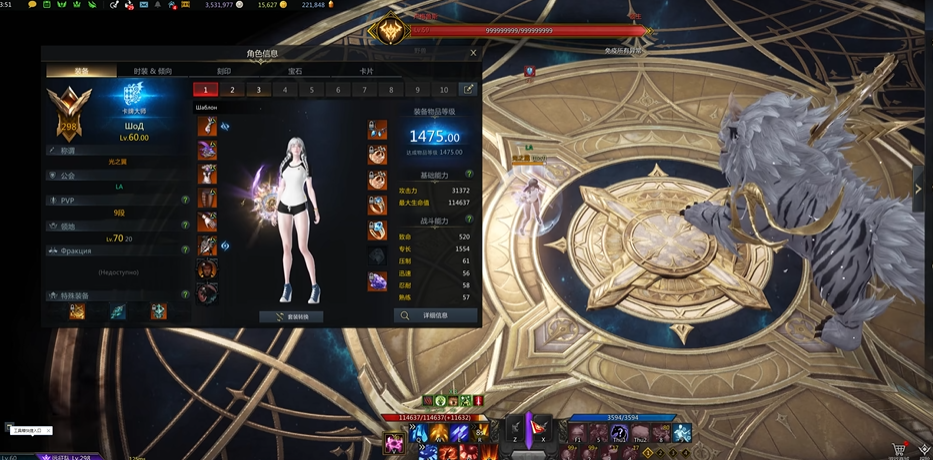Close the character info window

(473, 53)
